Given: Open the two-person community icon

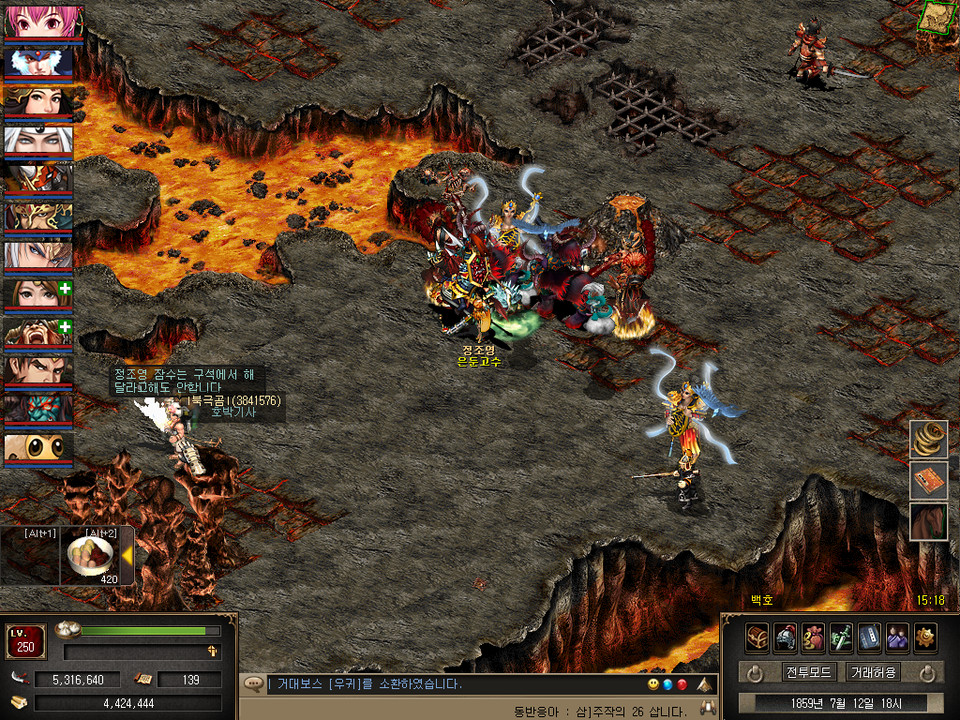Looking at the screenshot, I should (897, 637).
